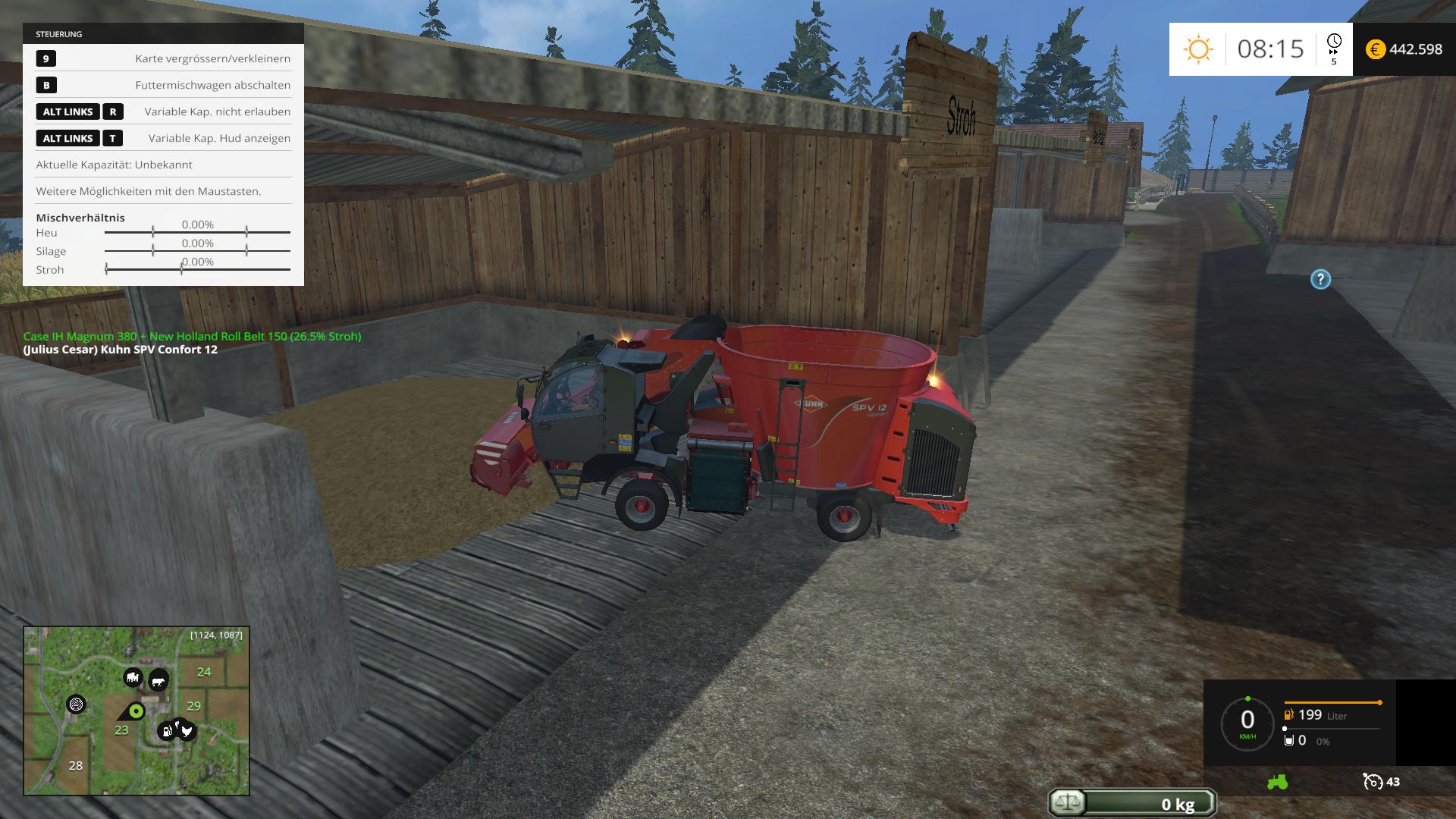Open the blue question mark help icon

[1320, 279]
